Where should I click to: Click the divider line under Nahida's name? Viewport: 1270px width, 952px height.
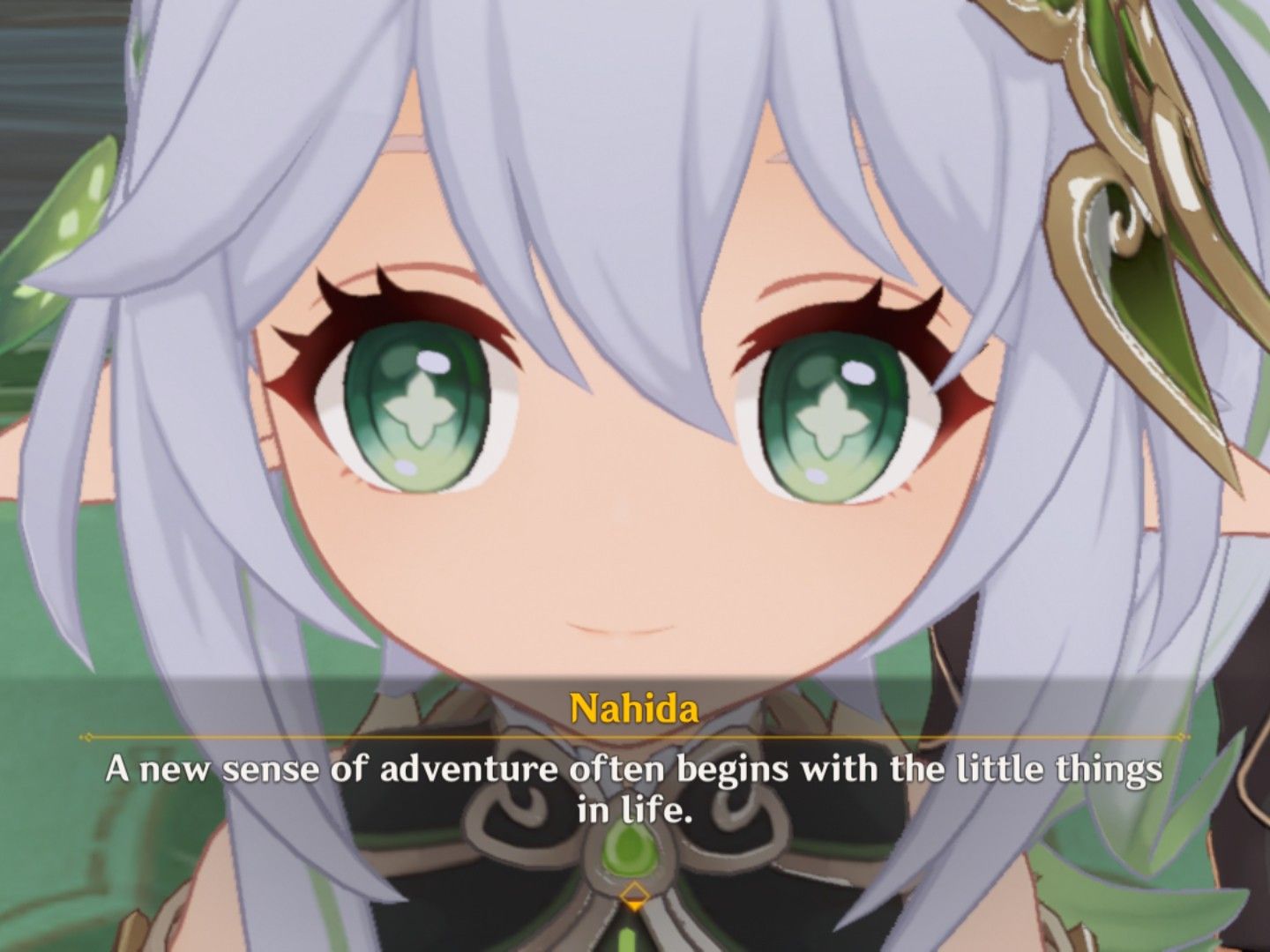[x=633, y=733]
